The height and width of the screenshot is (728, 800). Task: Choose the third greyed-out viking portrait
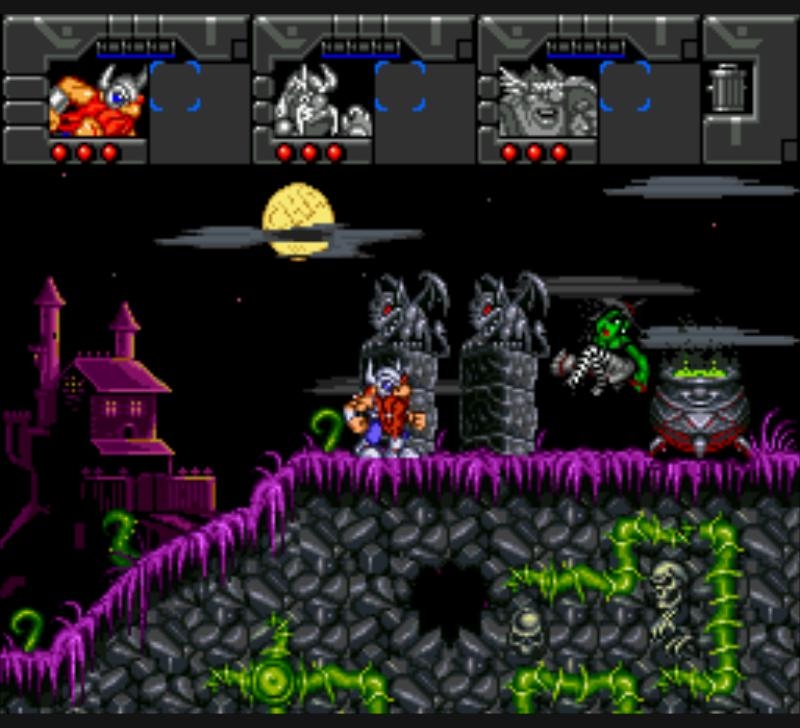click(547, 100)
